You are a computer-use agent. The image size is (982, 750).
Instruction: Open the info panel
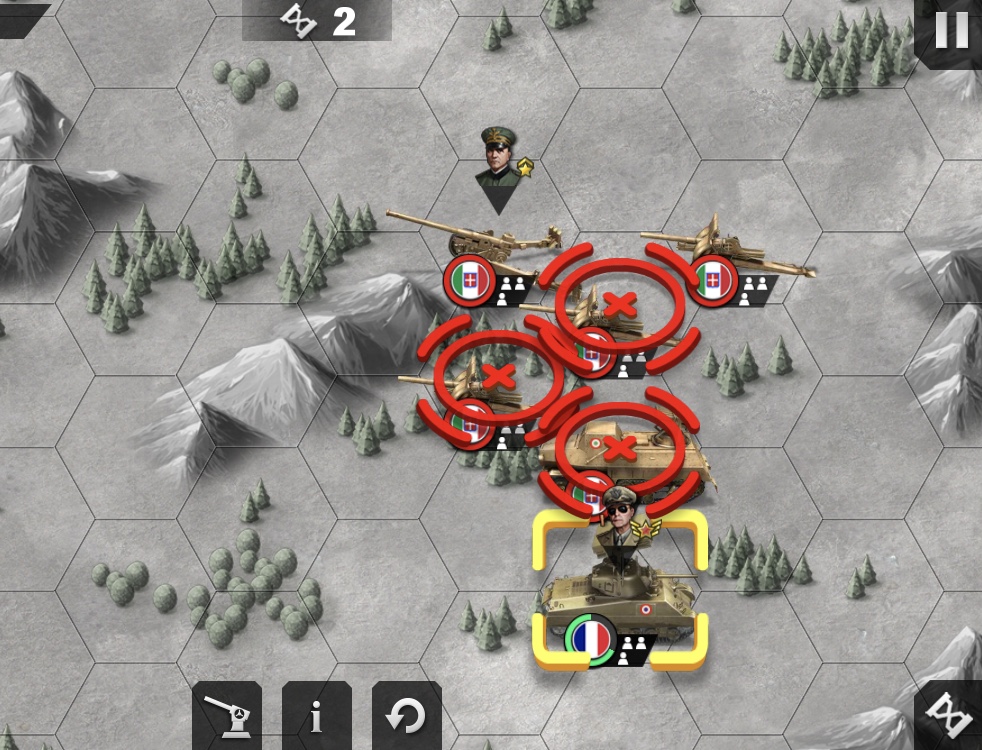click(x=316, y=716)
